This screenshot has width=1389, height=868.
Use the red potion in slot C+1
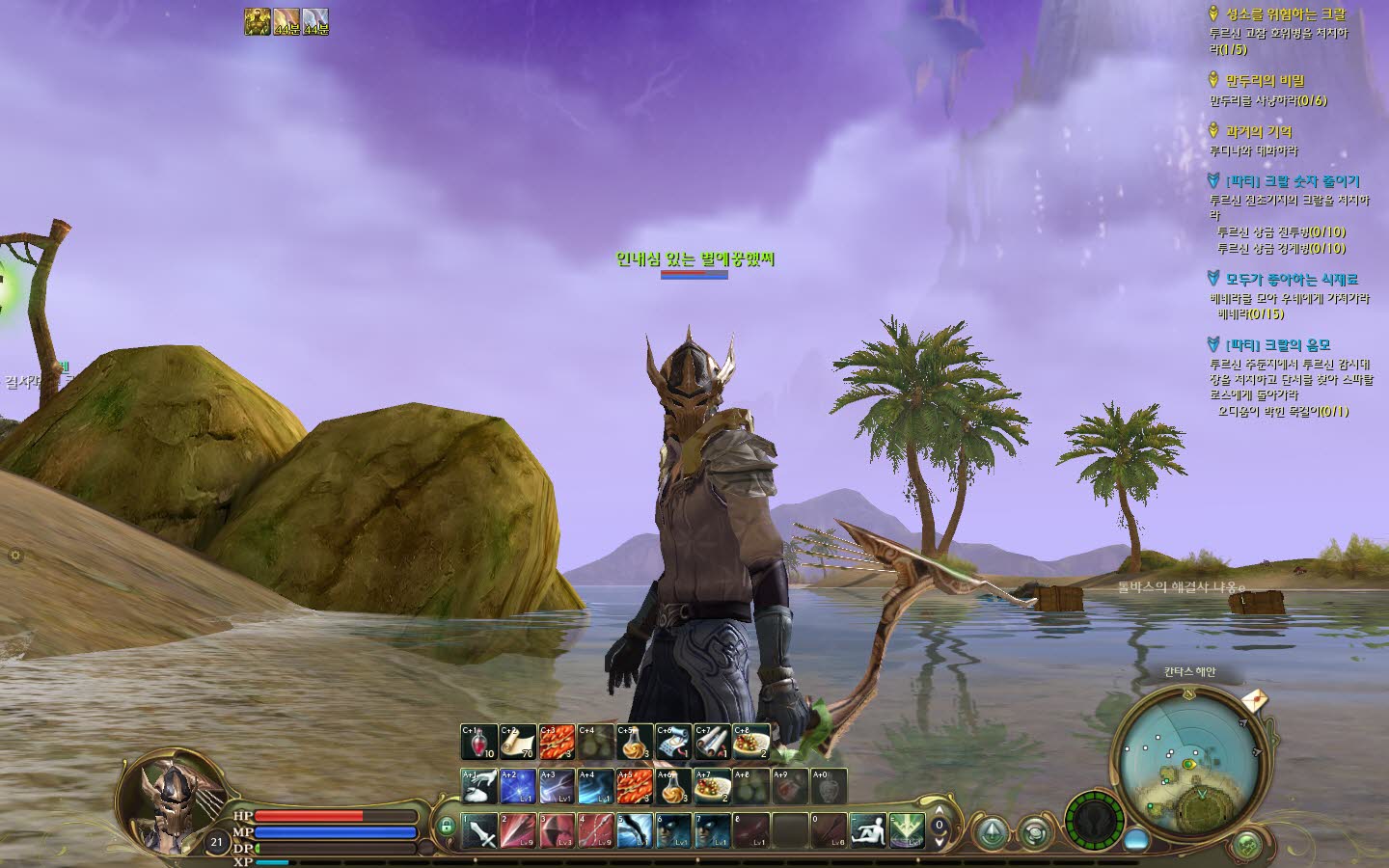478,742
